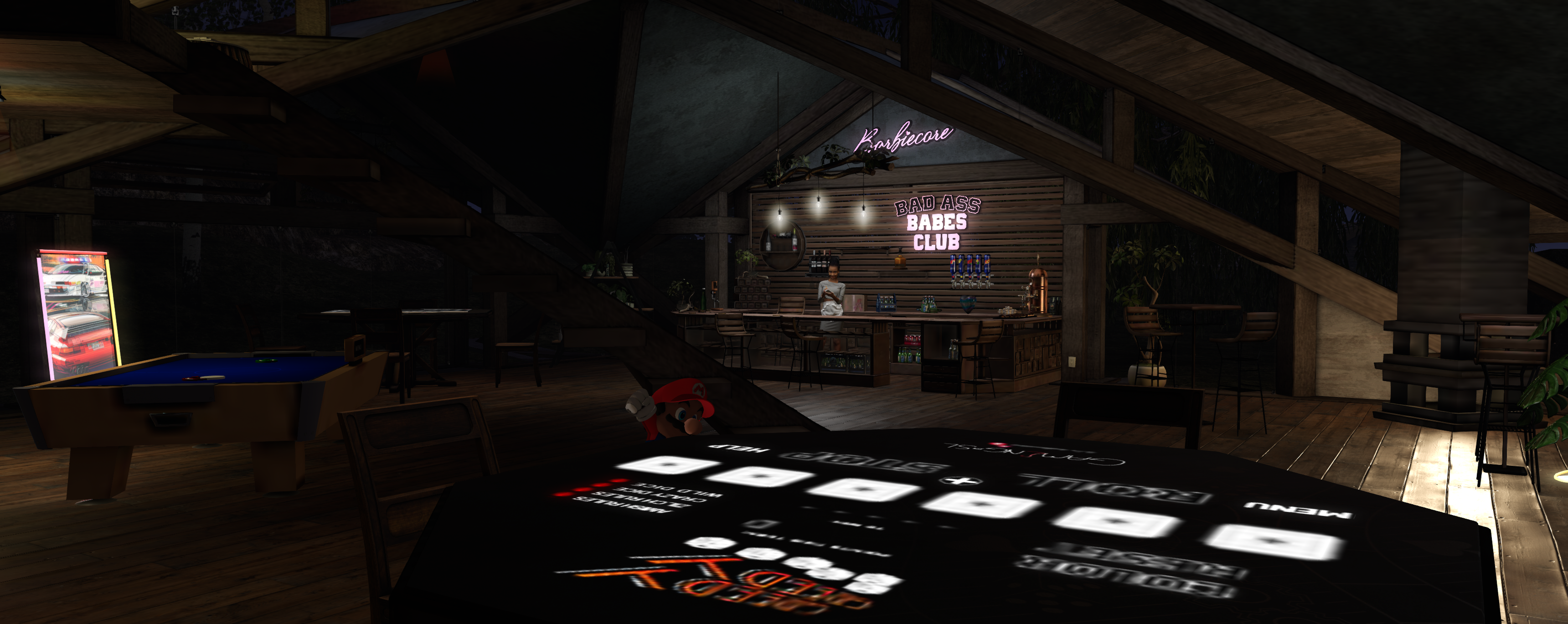Image resolution: width=1568 pixels, height=624 pixels.
Task: Show the HELP for the dice game
Action: click(x=738, y=449)
